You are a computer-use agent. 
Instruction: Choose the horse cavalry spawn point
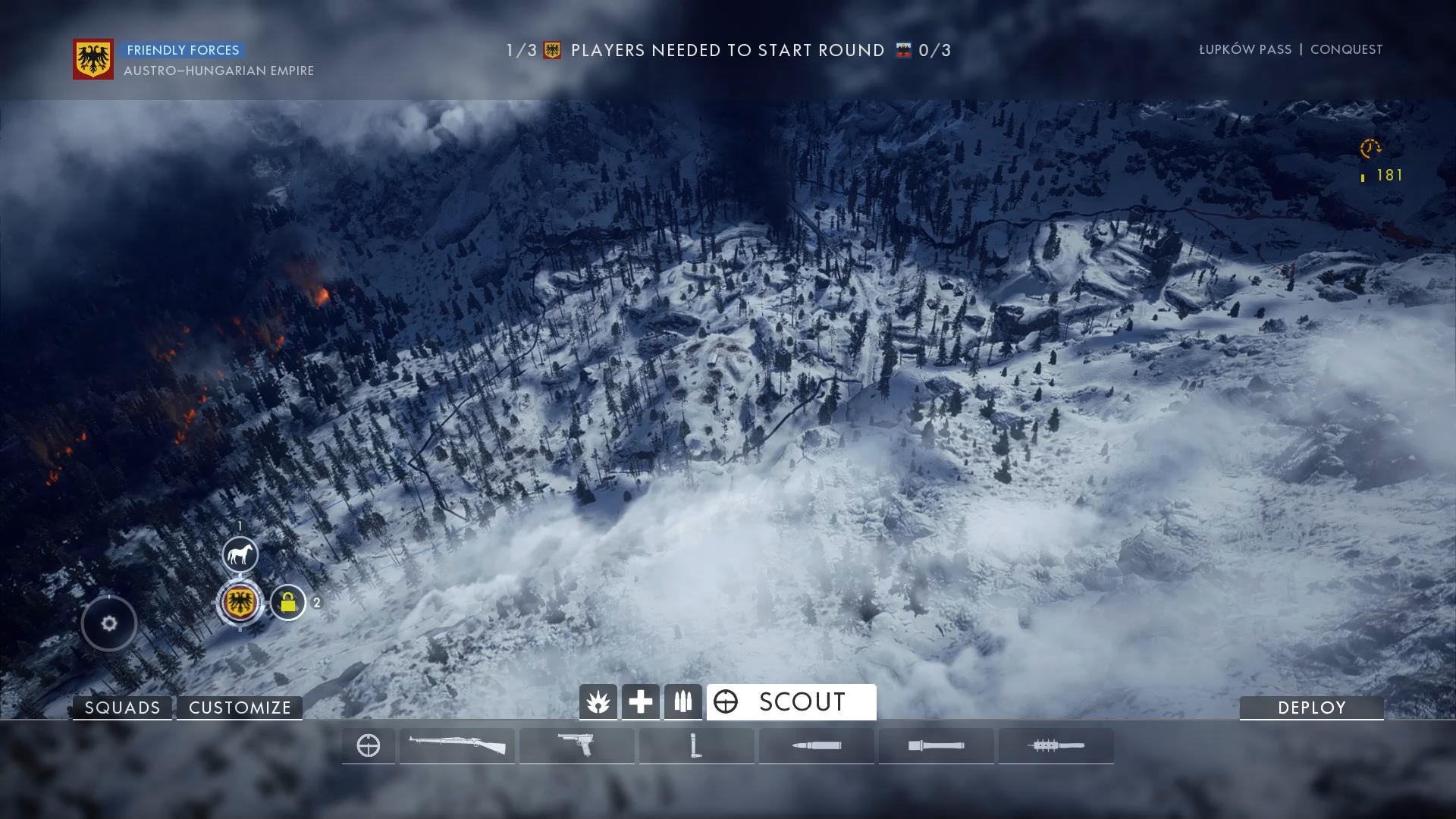(240, 554)
